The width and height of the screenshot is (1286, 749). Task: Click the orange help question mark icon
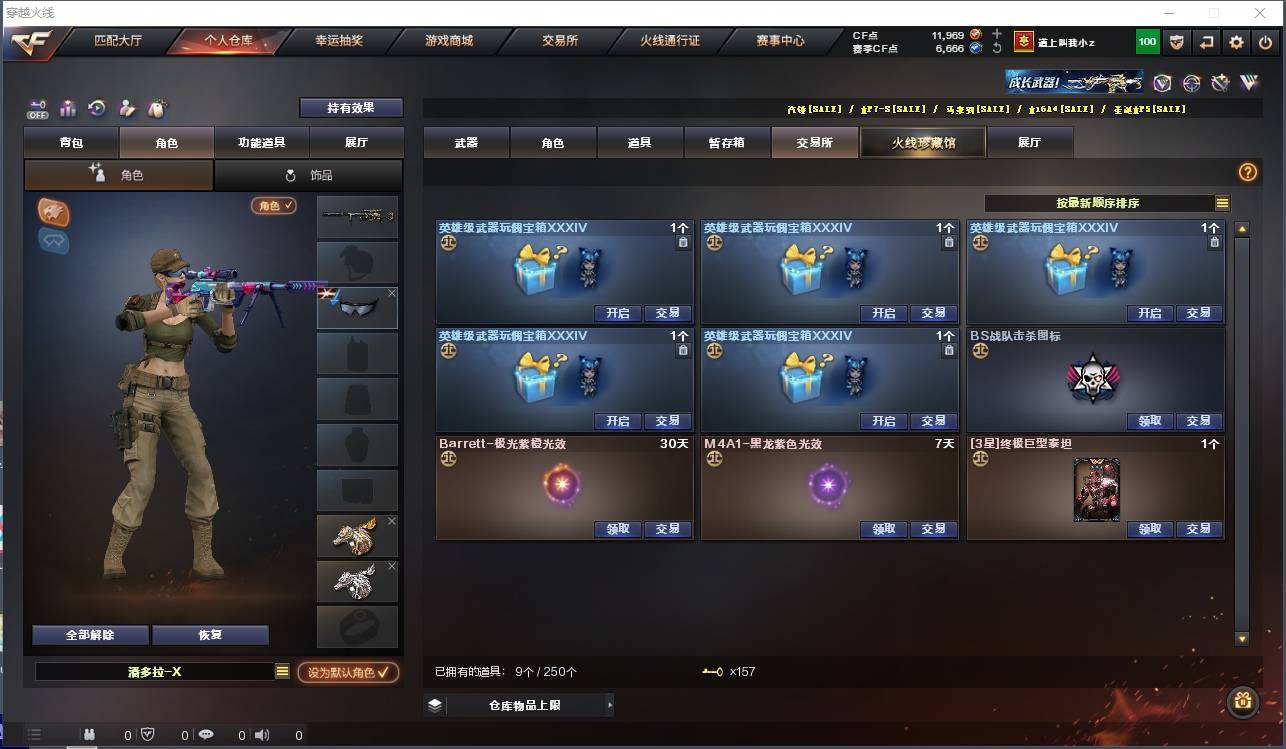[1247, 172]
